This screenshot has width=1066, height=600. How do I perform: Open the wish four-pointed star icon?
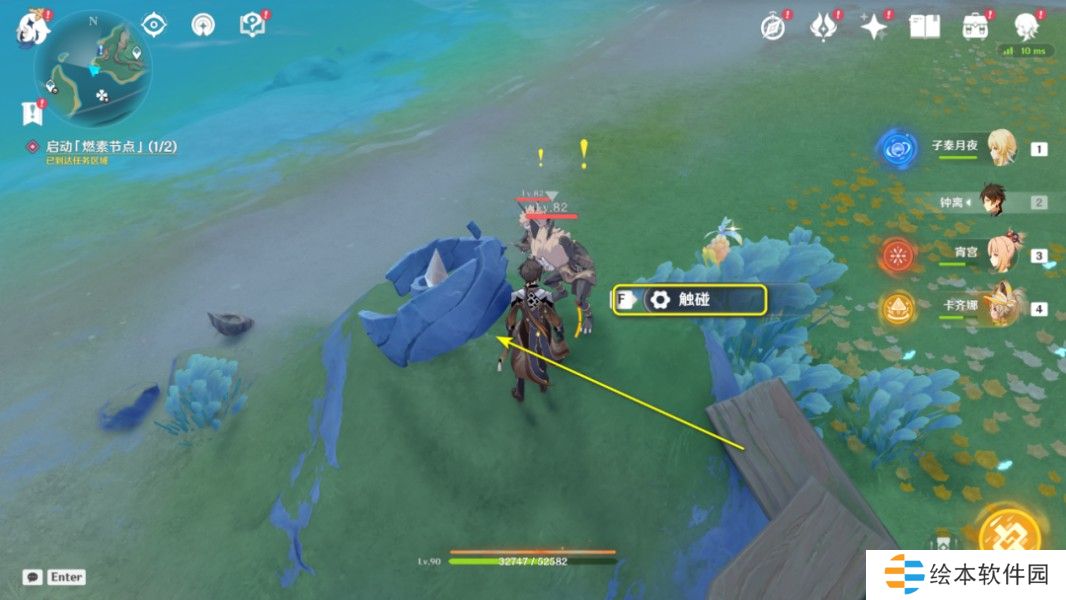[874, 27]
